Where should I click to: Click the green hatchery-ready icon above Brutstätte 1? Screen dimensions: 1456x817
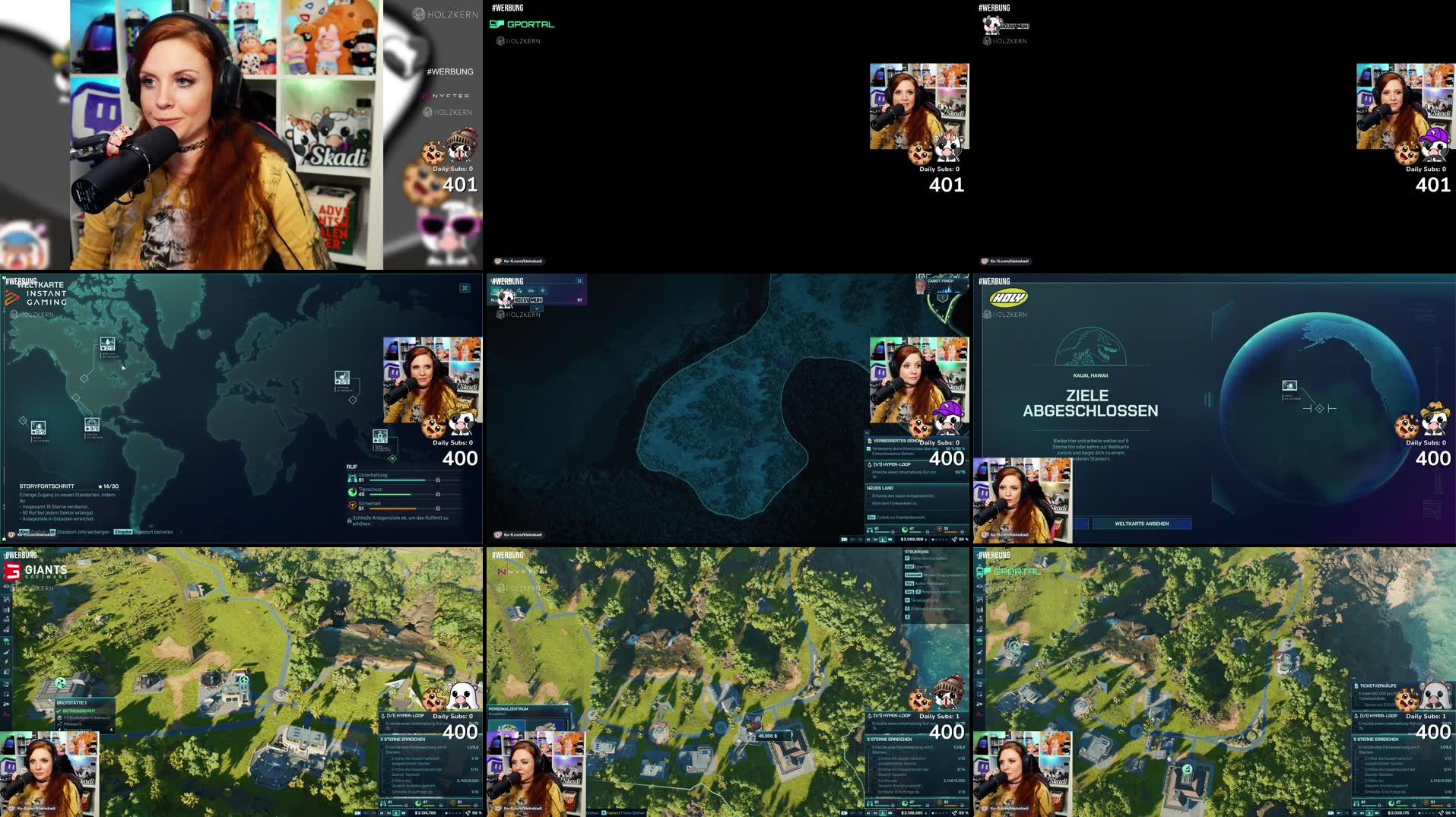[60, 682]
